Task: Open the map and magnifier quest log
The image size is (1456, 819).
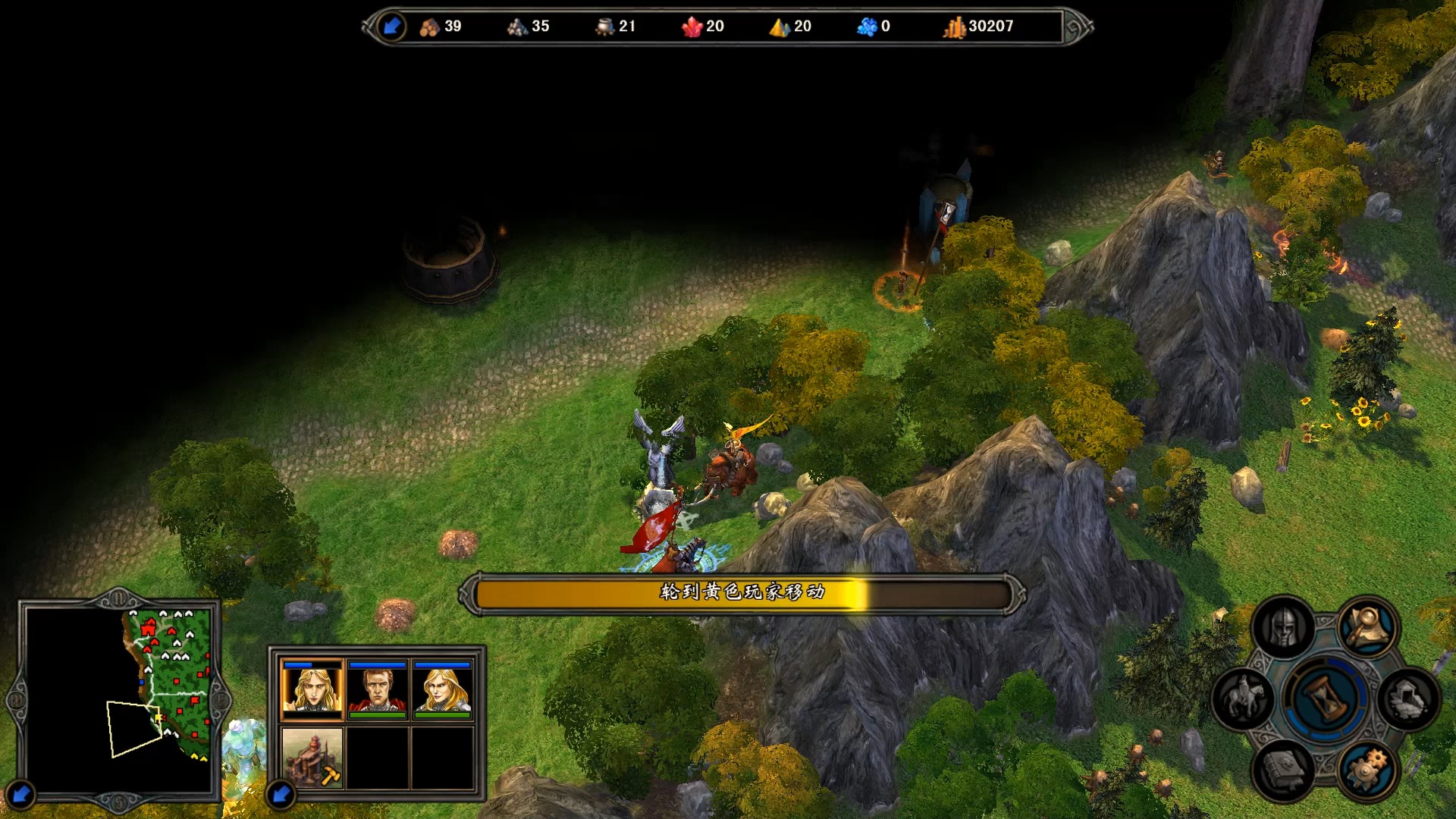Action: [x=1369, y=626]
